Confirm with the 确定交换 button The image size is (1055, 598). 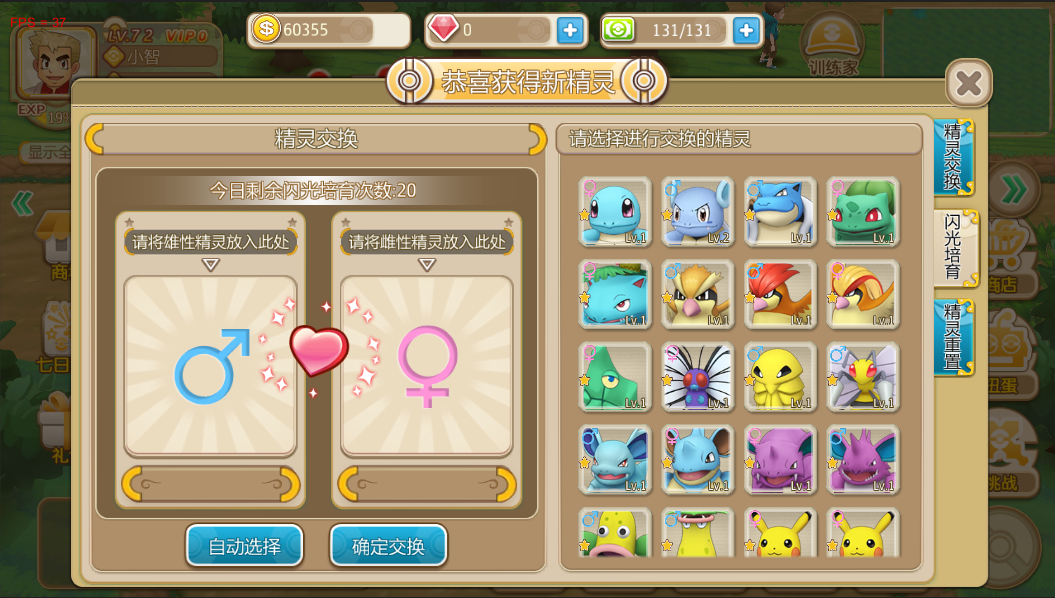pos(388,546)
